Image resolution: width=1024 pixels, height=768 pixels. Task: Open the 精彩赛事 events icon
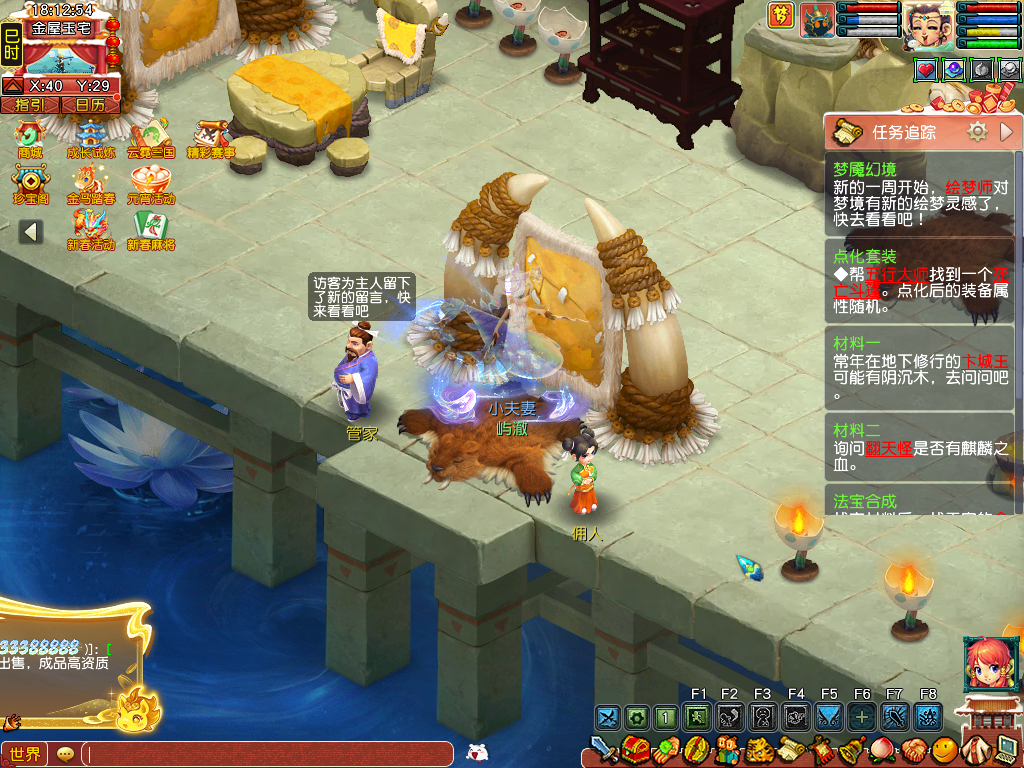(210, 136)
